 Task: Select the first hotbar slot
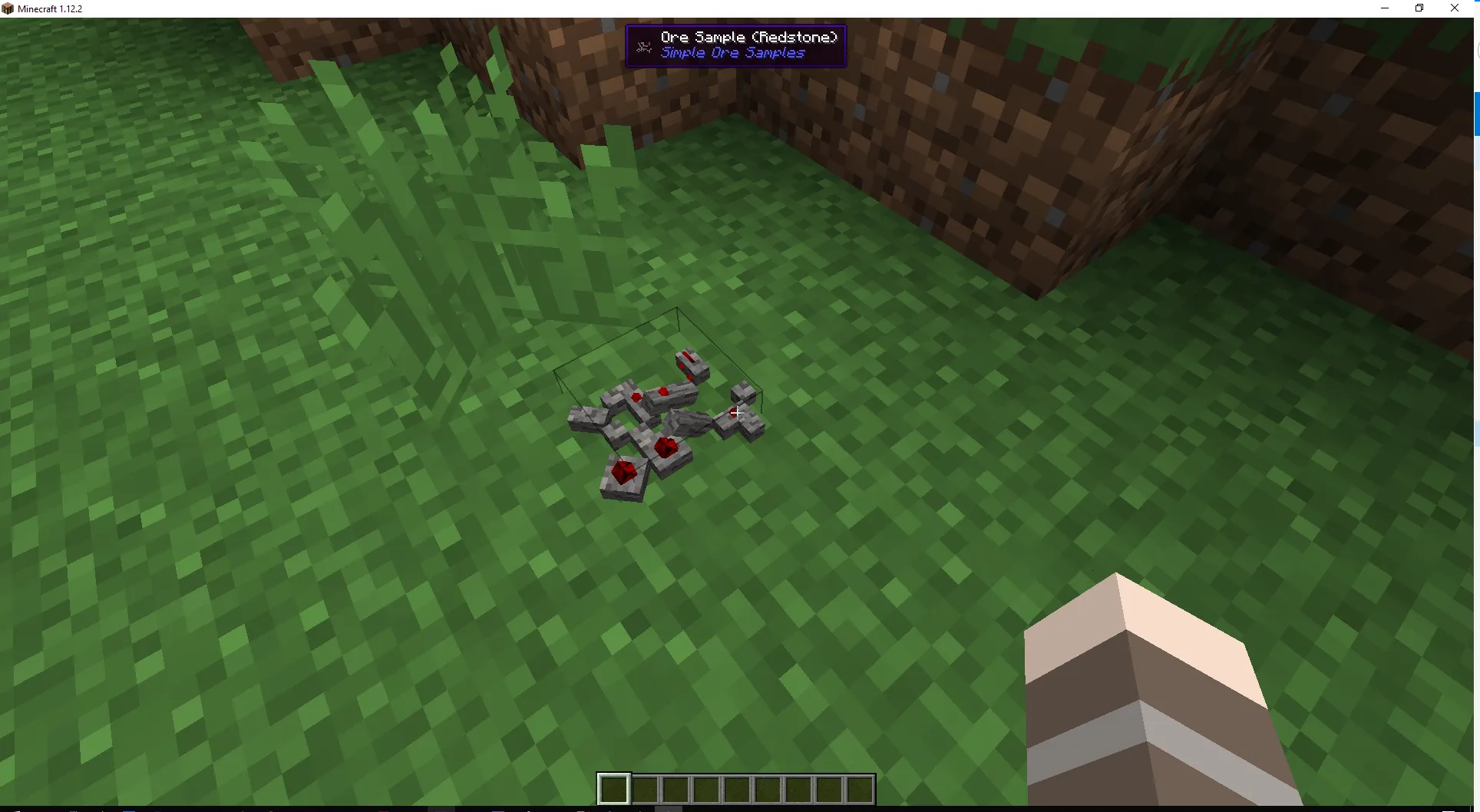click(613, 788)
